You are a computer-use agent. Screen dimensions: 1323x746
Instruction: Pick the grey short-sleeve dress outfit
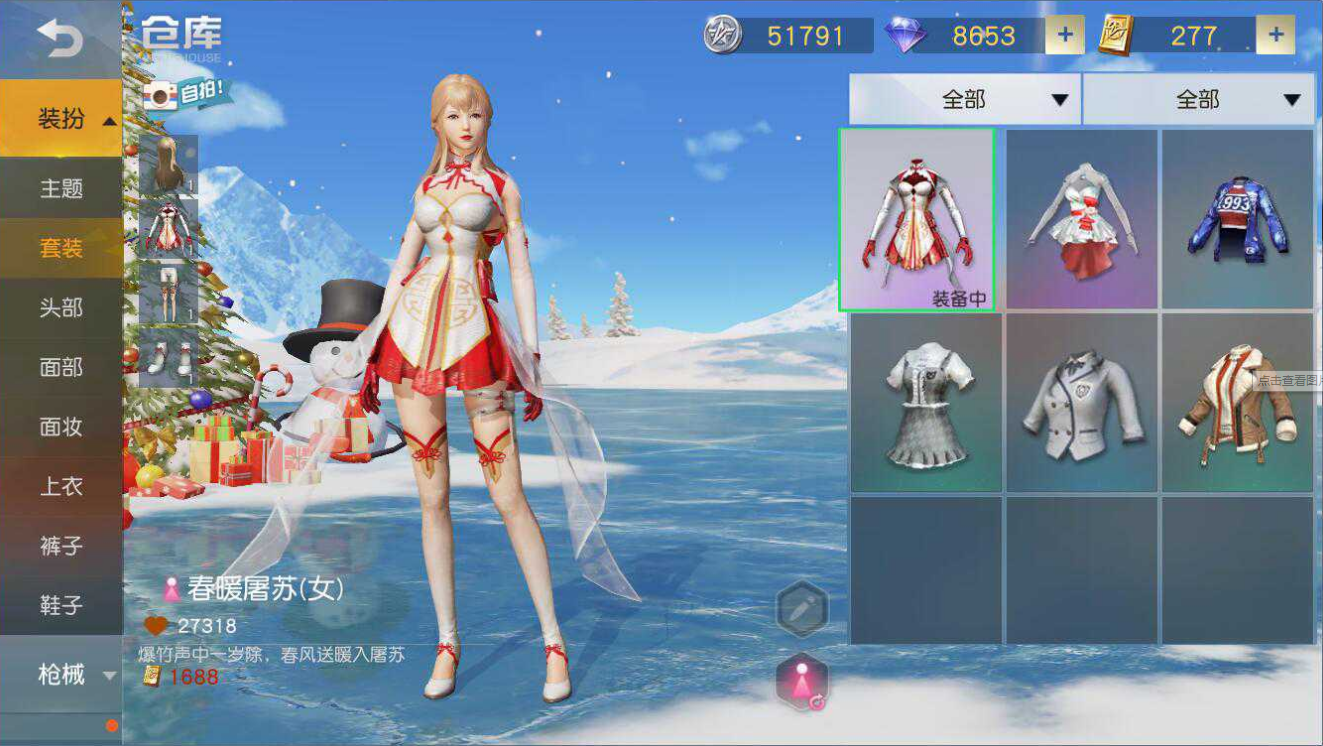926,403
